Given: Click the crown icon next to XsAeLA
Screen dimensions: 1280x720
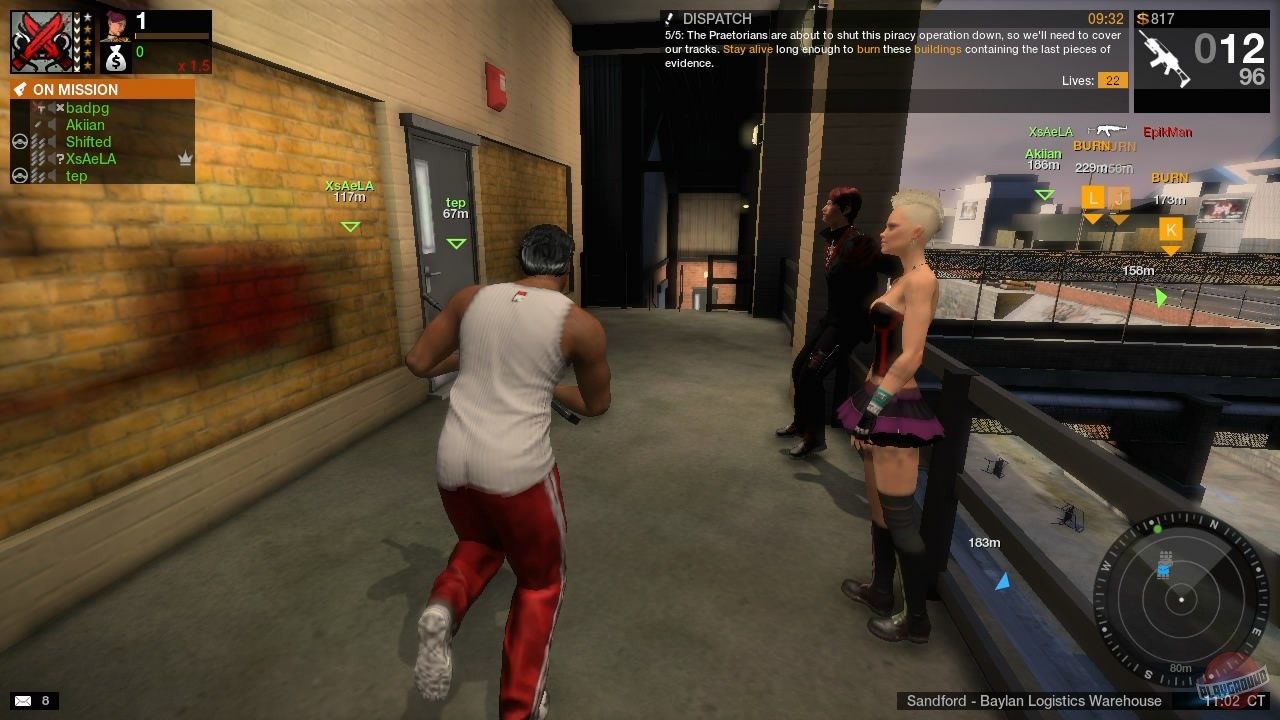Looking at the screenshot, I should (184, 158).
